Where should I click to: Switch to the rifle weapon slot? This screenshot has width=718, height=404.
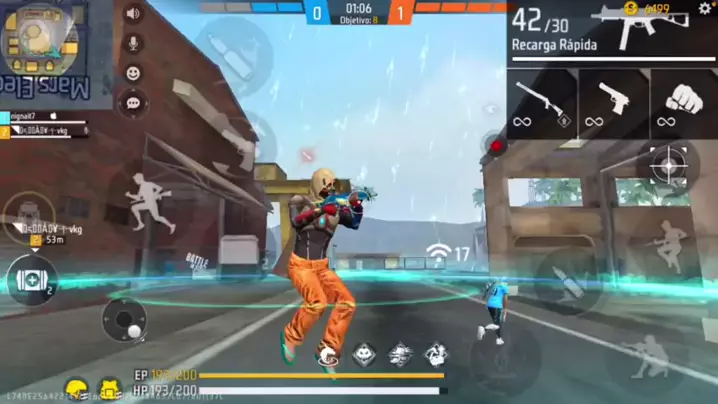tap(542, 104)
